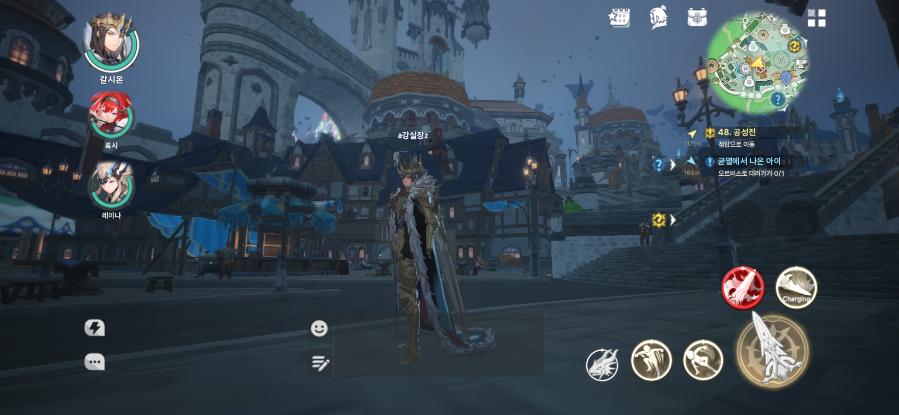The width and height of the screenshot is (899, 415).
Task: Open the smiley face emote menu
Action: [x=320, y=328]
